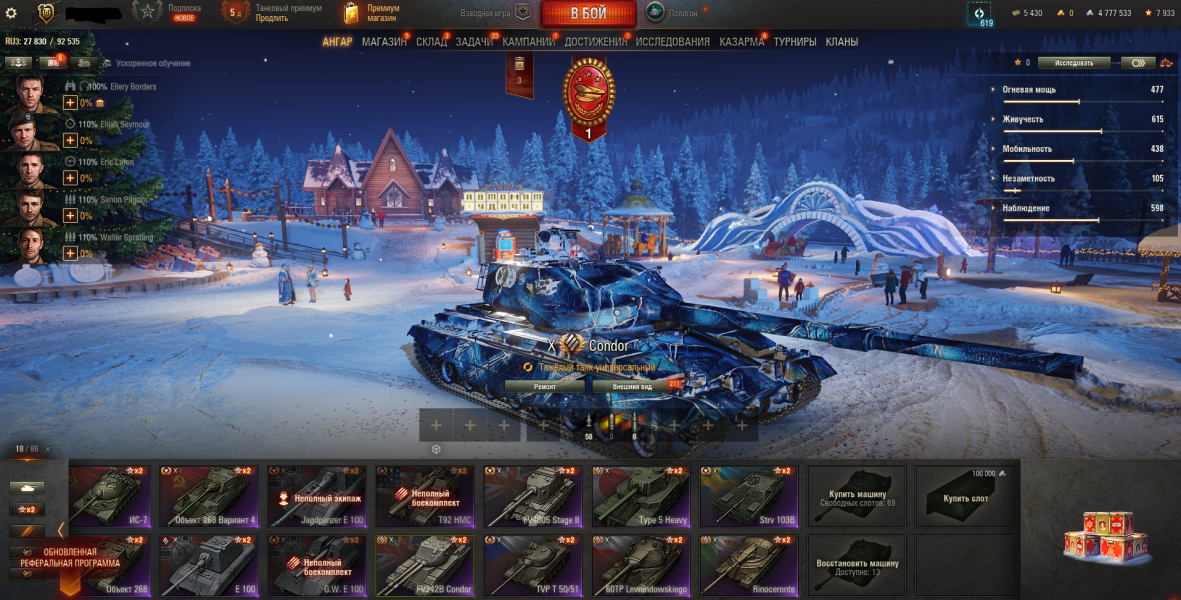Show the КЛАНЫ section
The image size is (1181, 600).
pos(841,42)
